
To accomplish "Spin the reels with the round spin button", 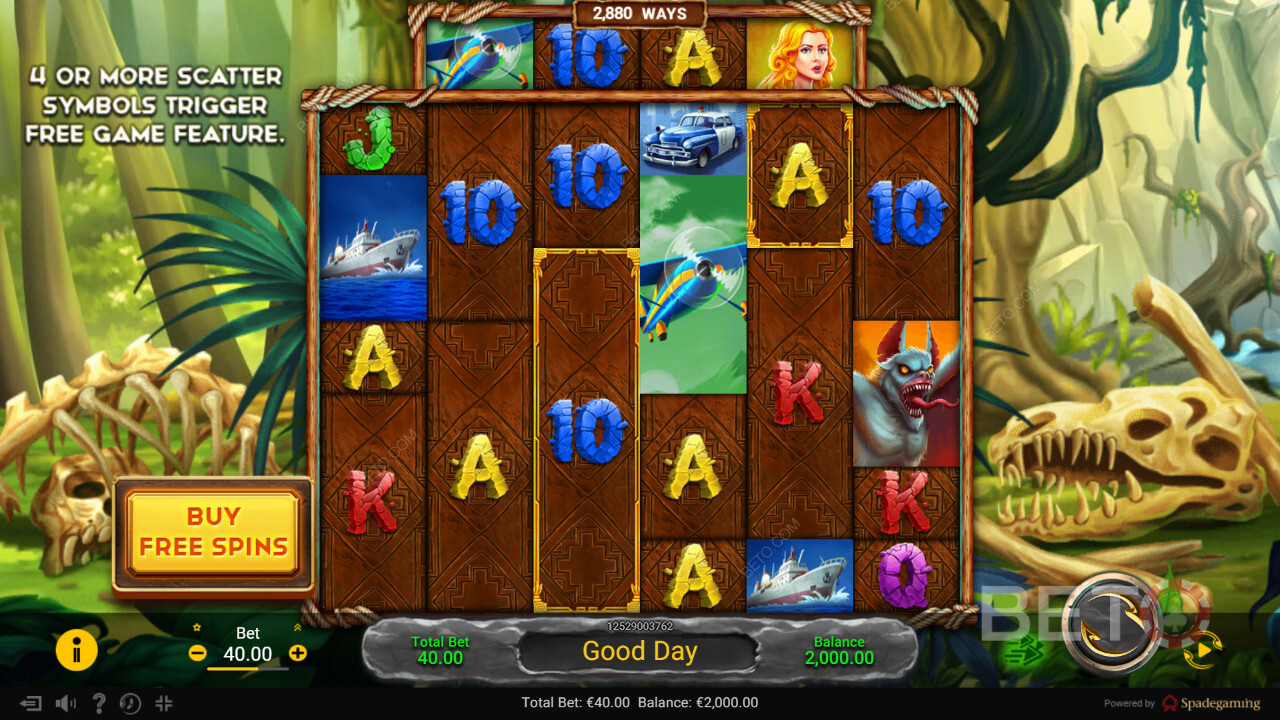I will (1112, 624).
